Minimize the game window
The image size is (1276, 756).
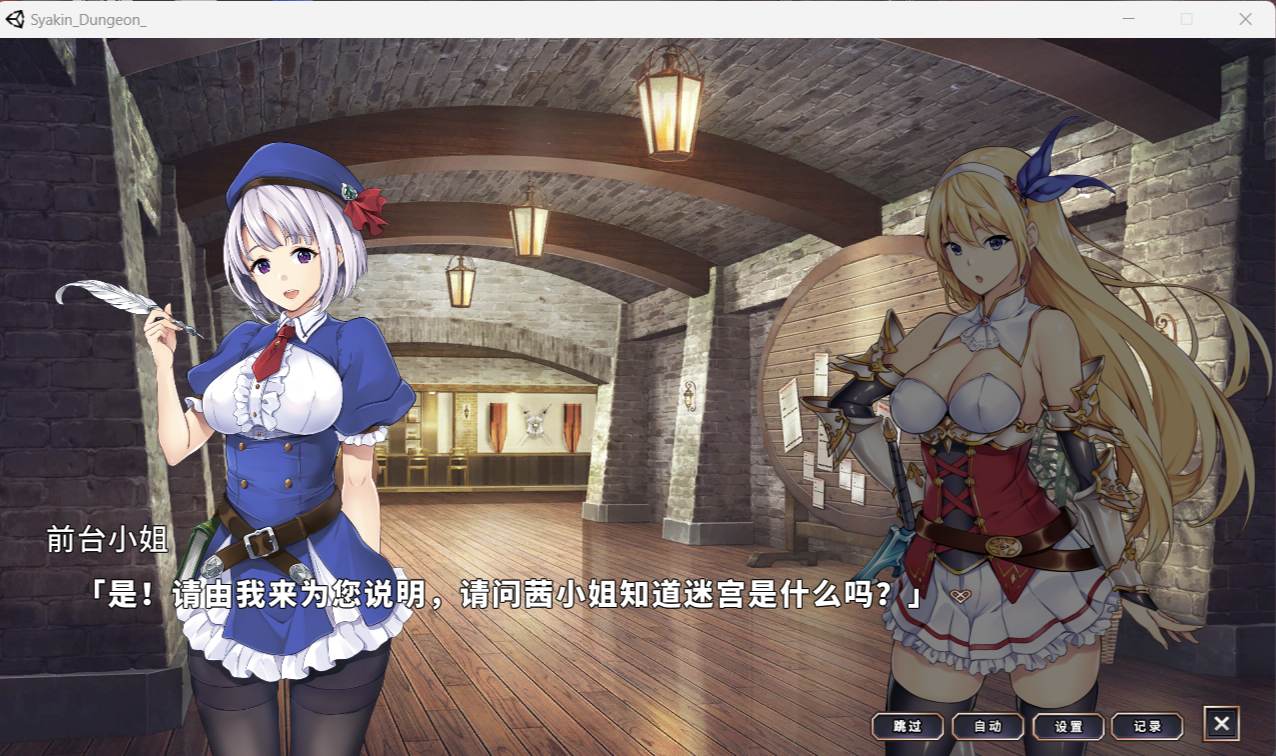pyautogui.click(x=1128, y=19)
